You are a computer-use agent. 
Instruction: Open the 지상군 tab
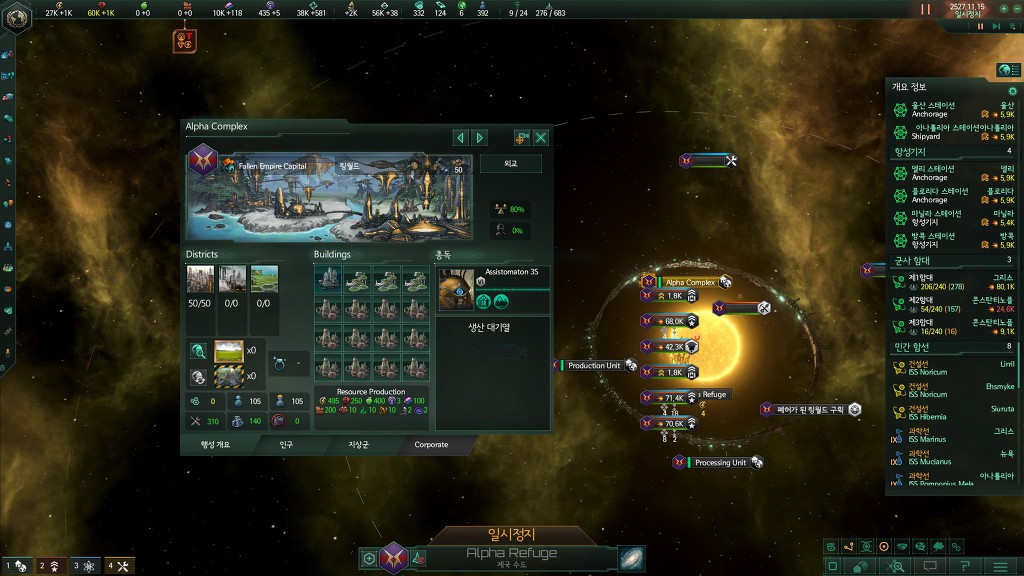359,444
